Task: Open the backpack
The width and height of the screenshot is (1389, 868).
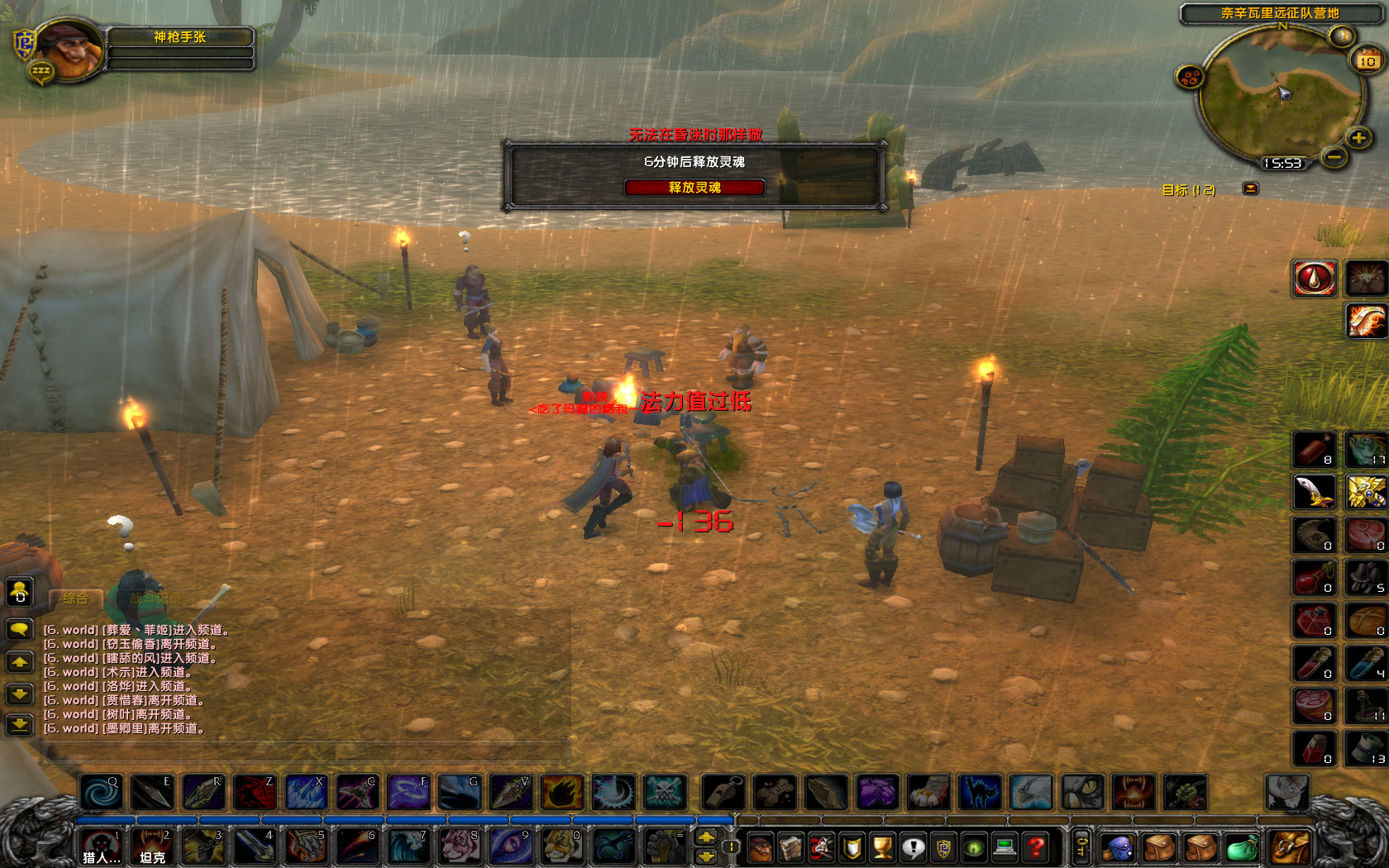Action: tap(1289, 847)
